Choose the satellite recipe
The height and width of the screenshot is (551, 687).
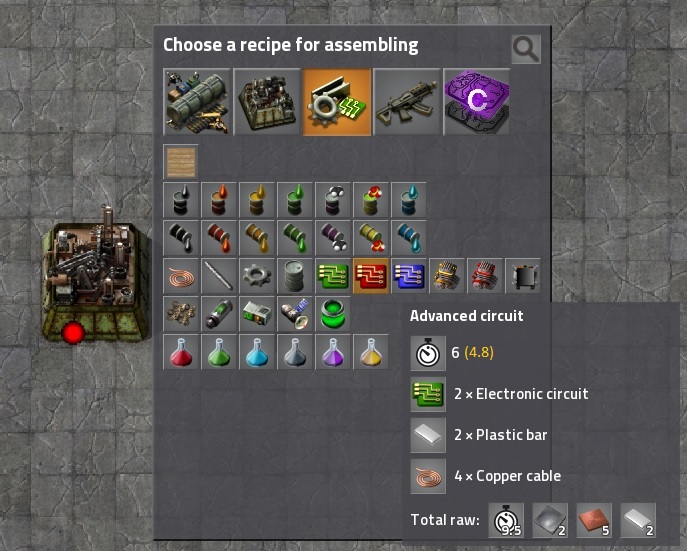[x=295, y=314]
